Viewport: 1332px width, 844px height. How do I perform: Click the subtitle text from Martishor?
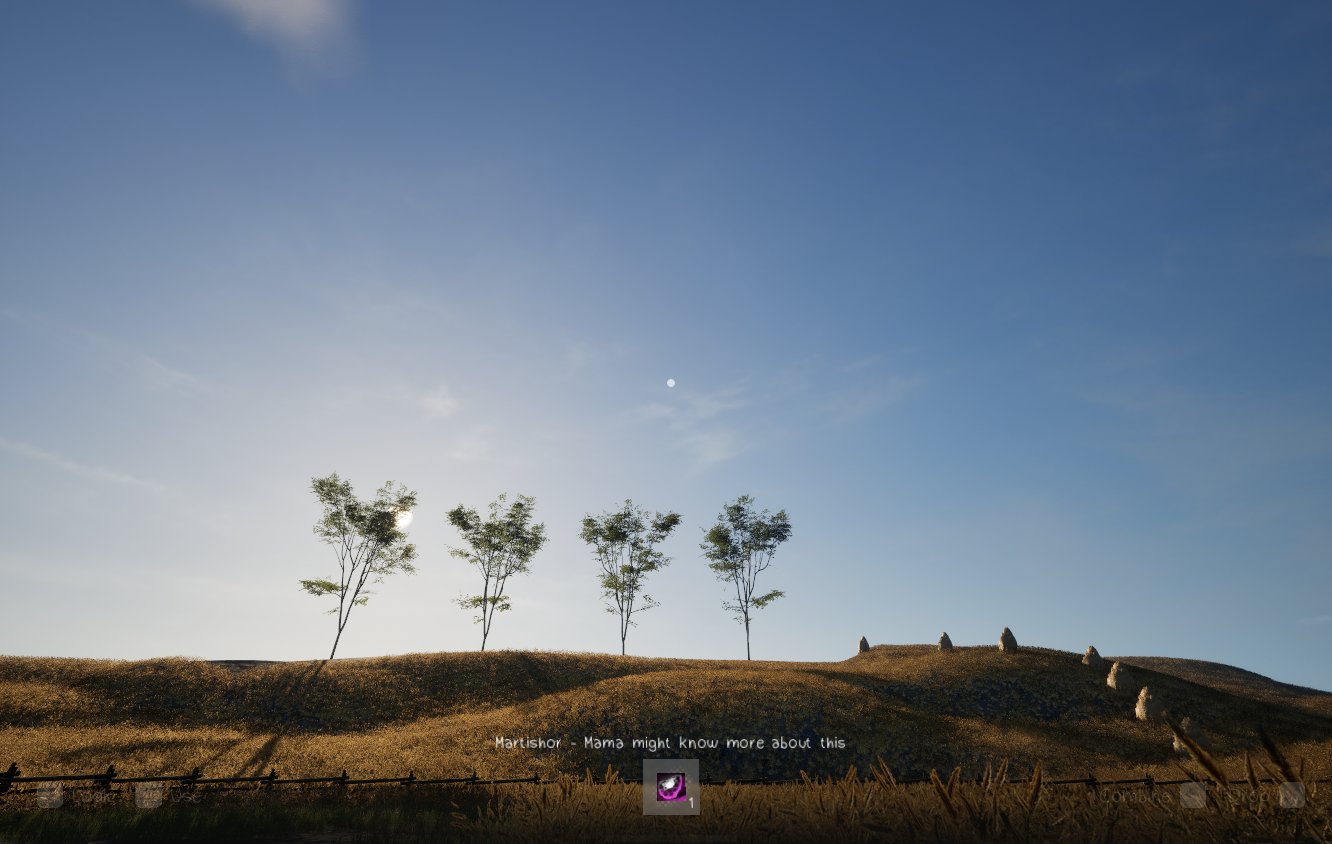[x=670, y=743]
